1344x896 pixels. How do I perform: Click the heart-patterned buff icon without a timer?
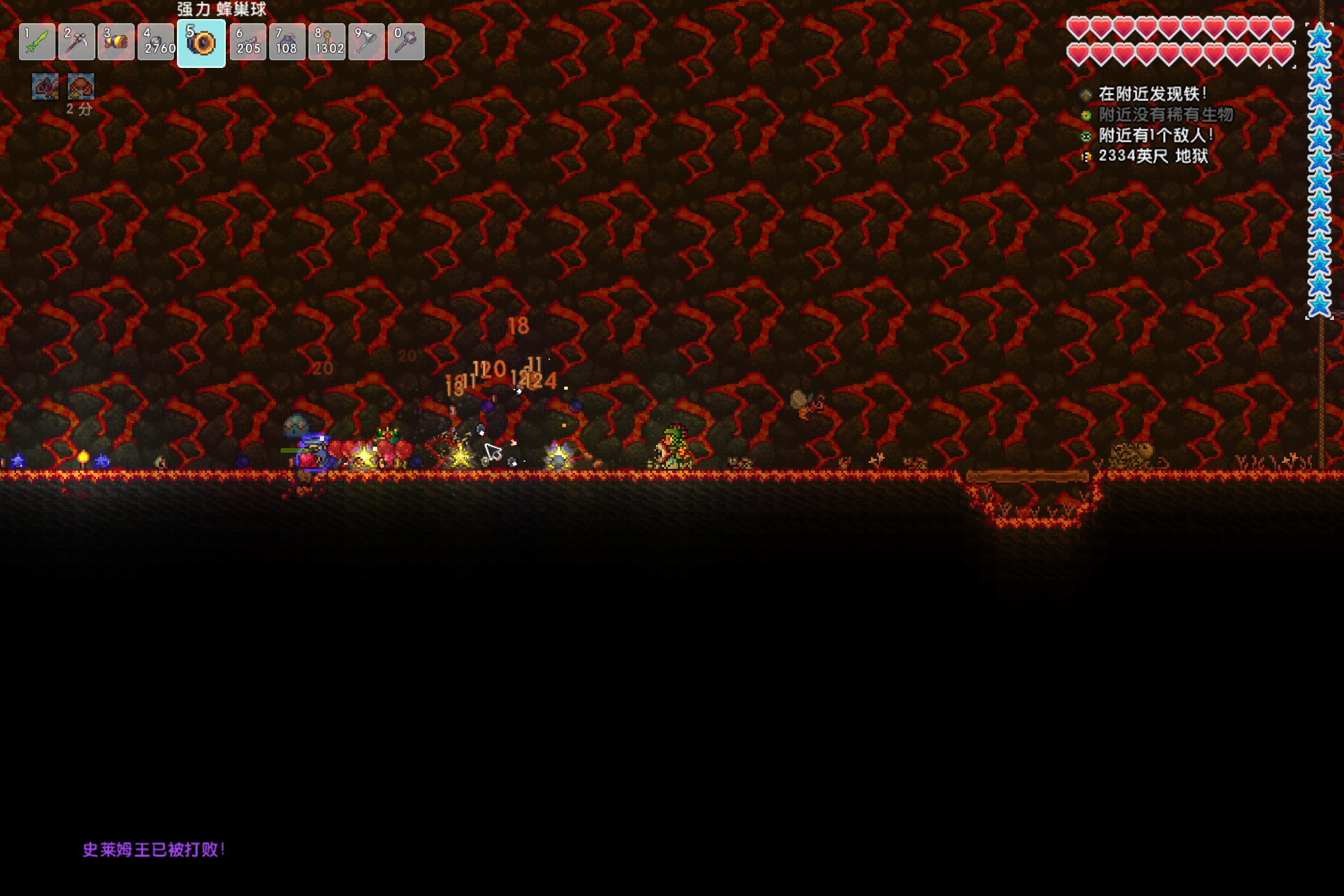click(x=45, y=87)
